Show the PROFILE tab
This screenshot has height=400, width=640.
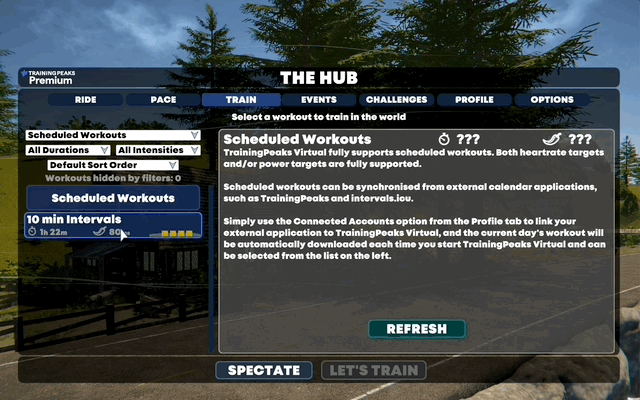(x=474, y=100)
